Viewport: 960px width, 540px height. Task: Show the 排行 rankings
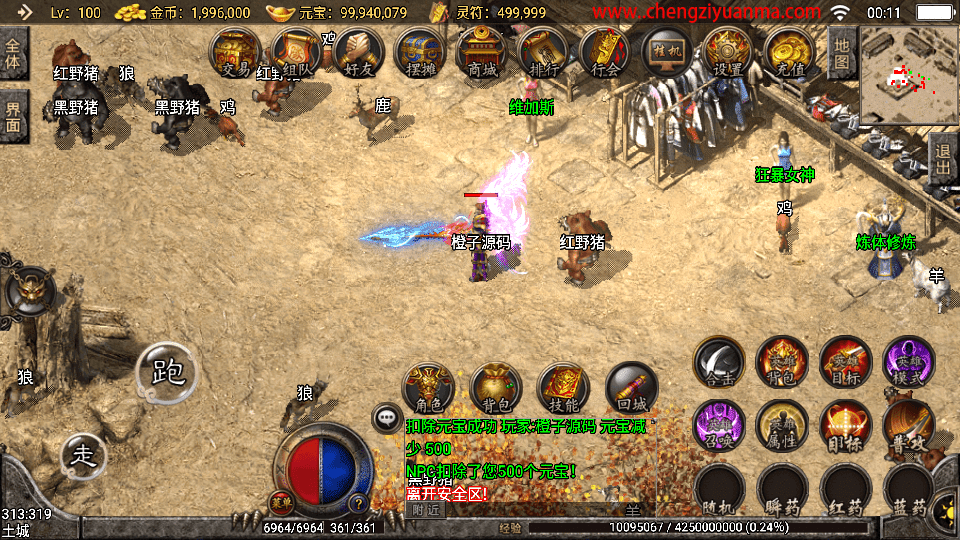(x=543, y=51)
